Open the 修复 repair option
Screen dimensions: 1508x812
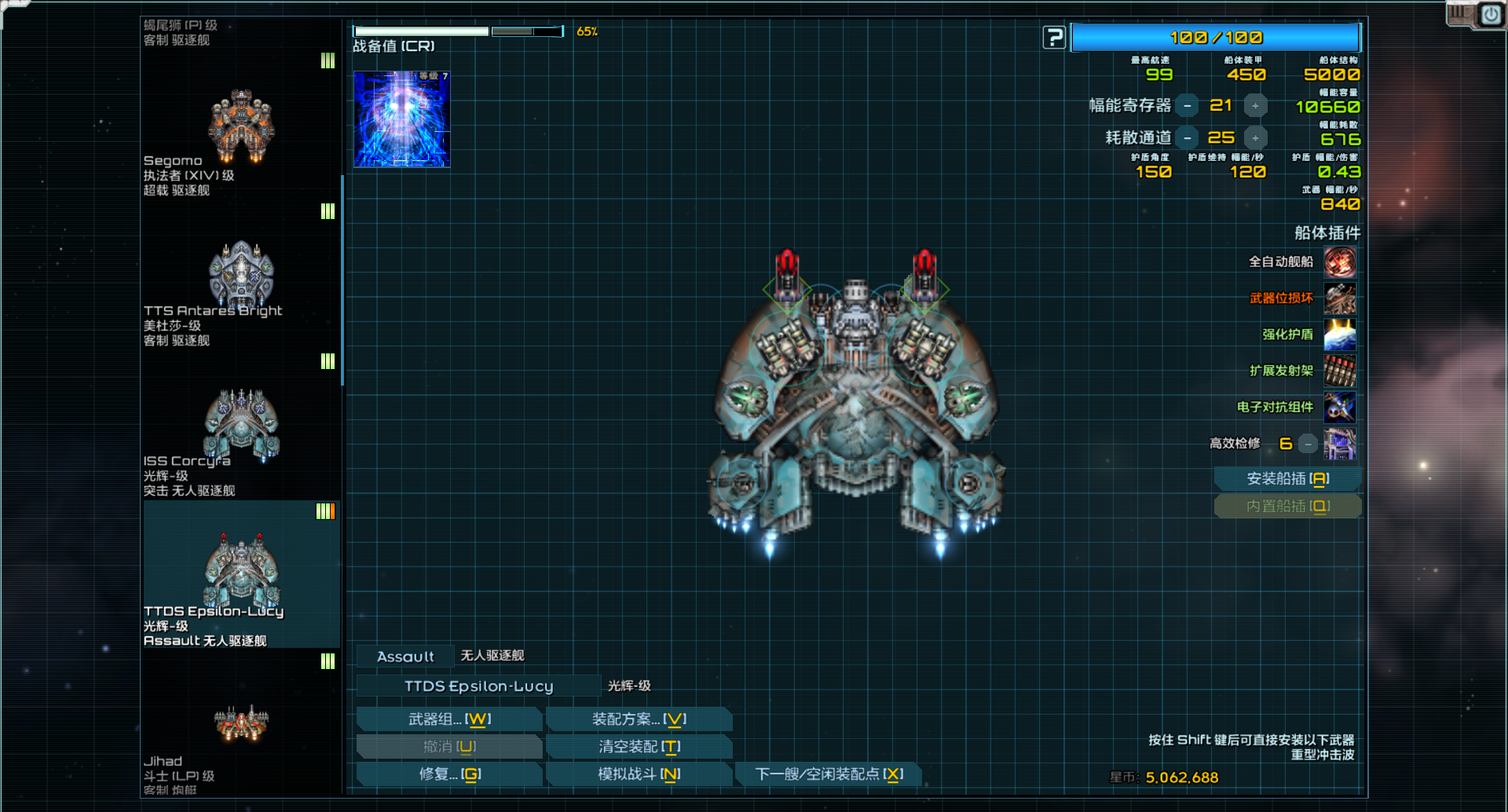point(449,774)
